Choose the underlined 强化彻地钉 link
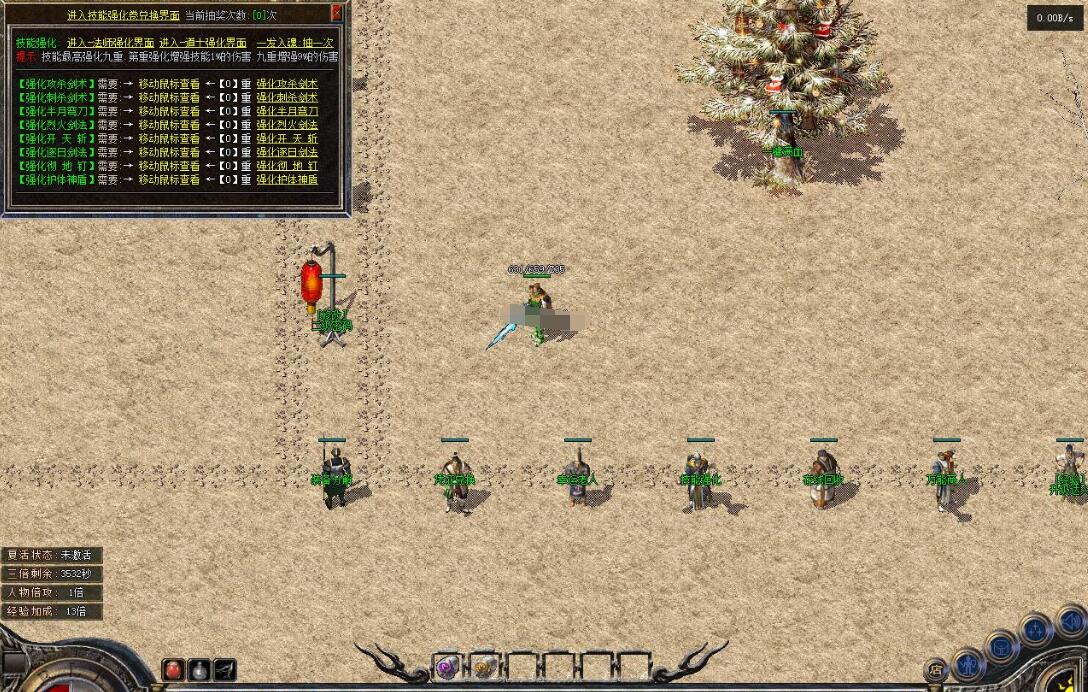1088x692 pixels. (287, 166)
